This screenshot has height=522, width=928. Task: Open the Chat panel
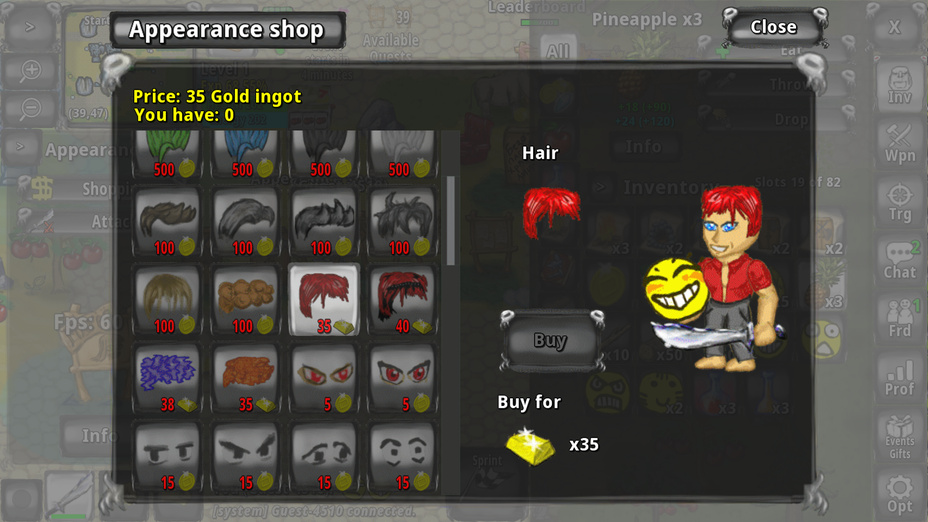click(899, 259)
